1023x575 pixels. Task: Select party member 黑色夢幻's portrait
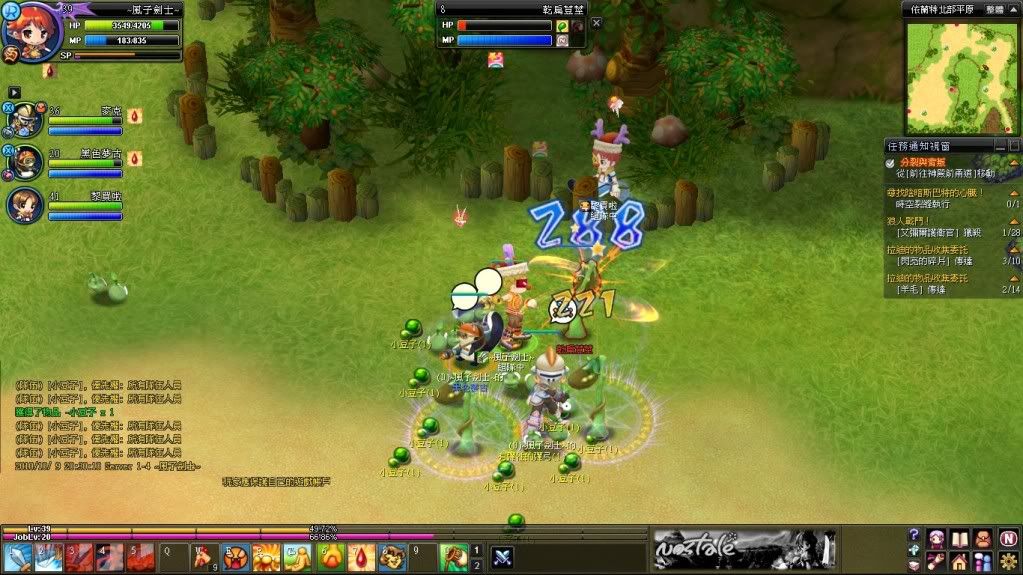(x=25, y=161)
